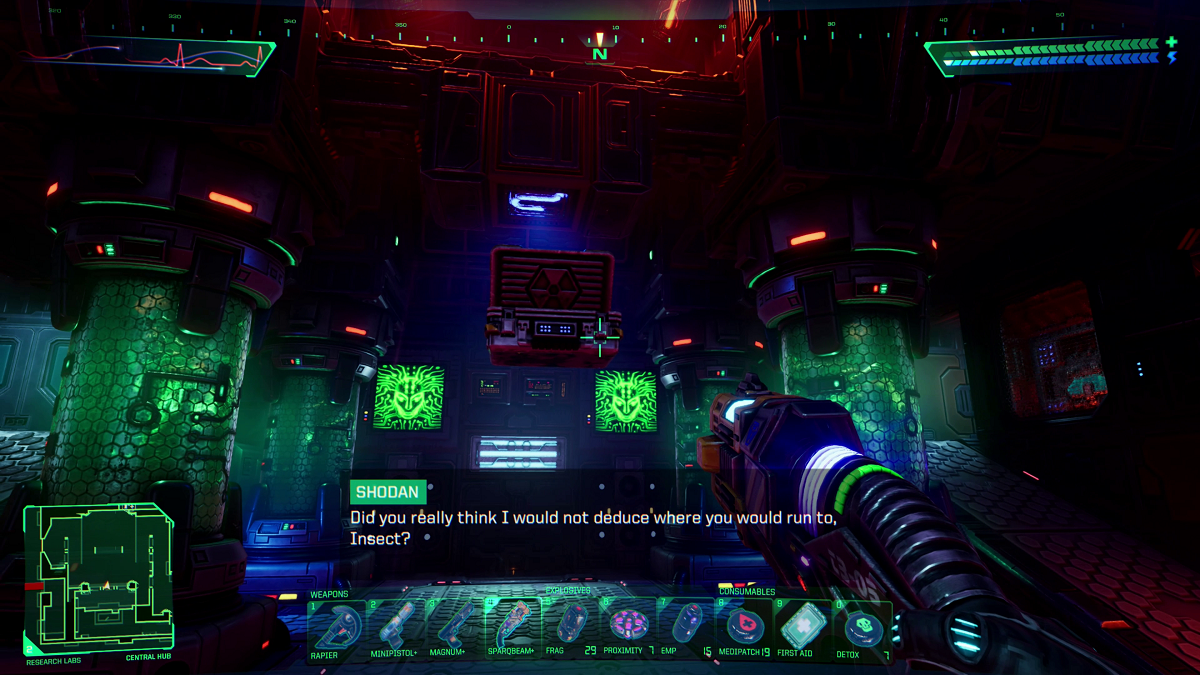Activate the Detox patch slot

point(860,627)
